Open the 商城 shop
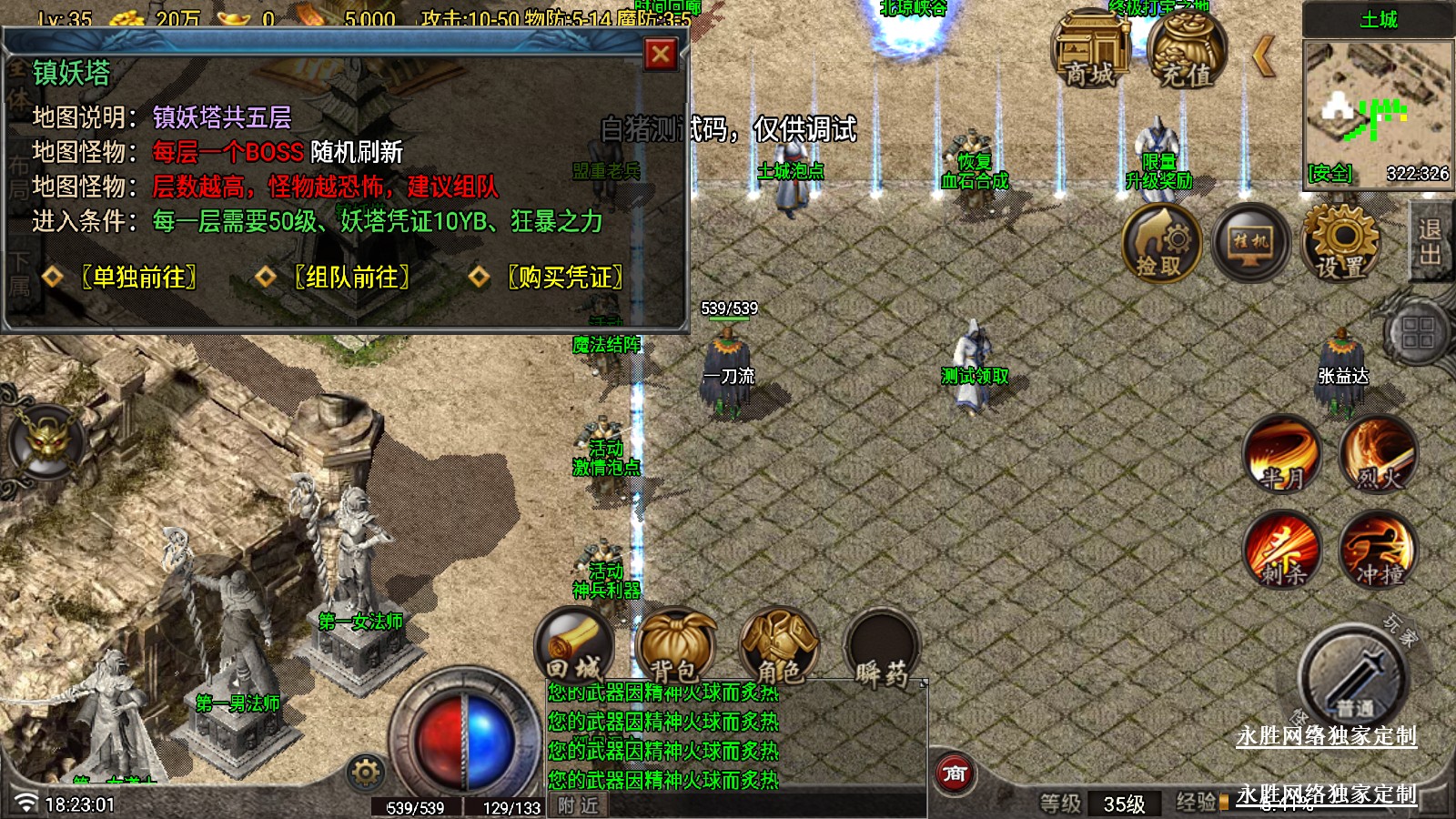 coord(1090,52)
